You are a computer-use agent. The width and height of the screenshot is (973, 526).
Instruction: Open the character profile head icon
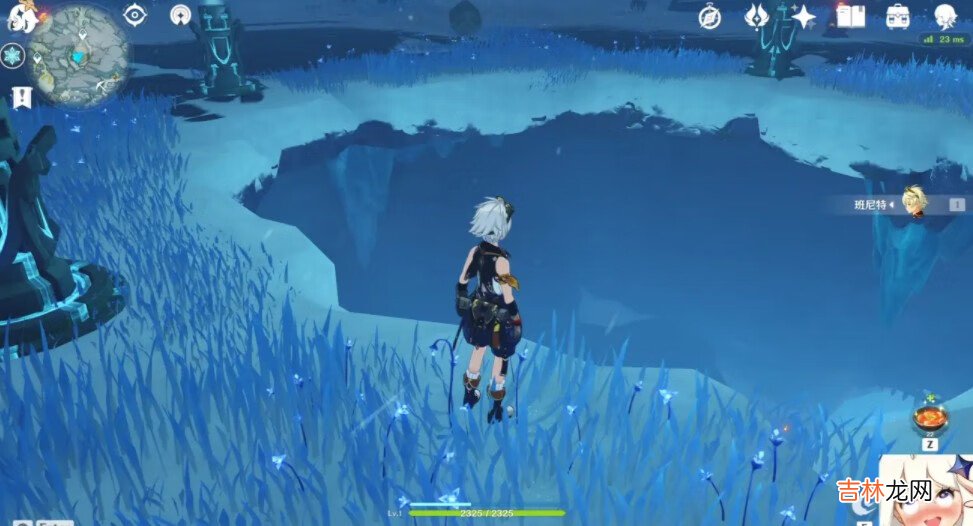click(945, 16)
